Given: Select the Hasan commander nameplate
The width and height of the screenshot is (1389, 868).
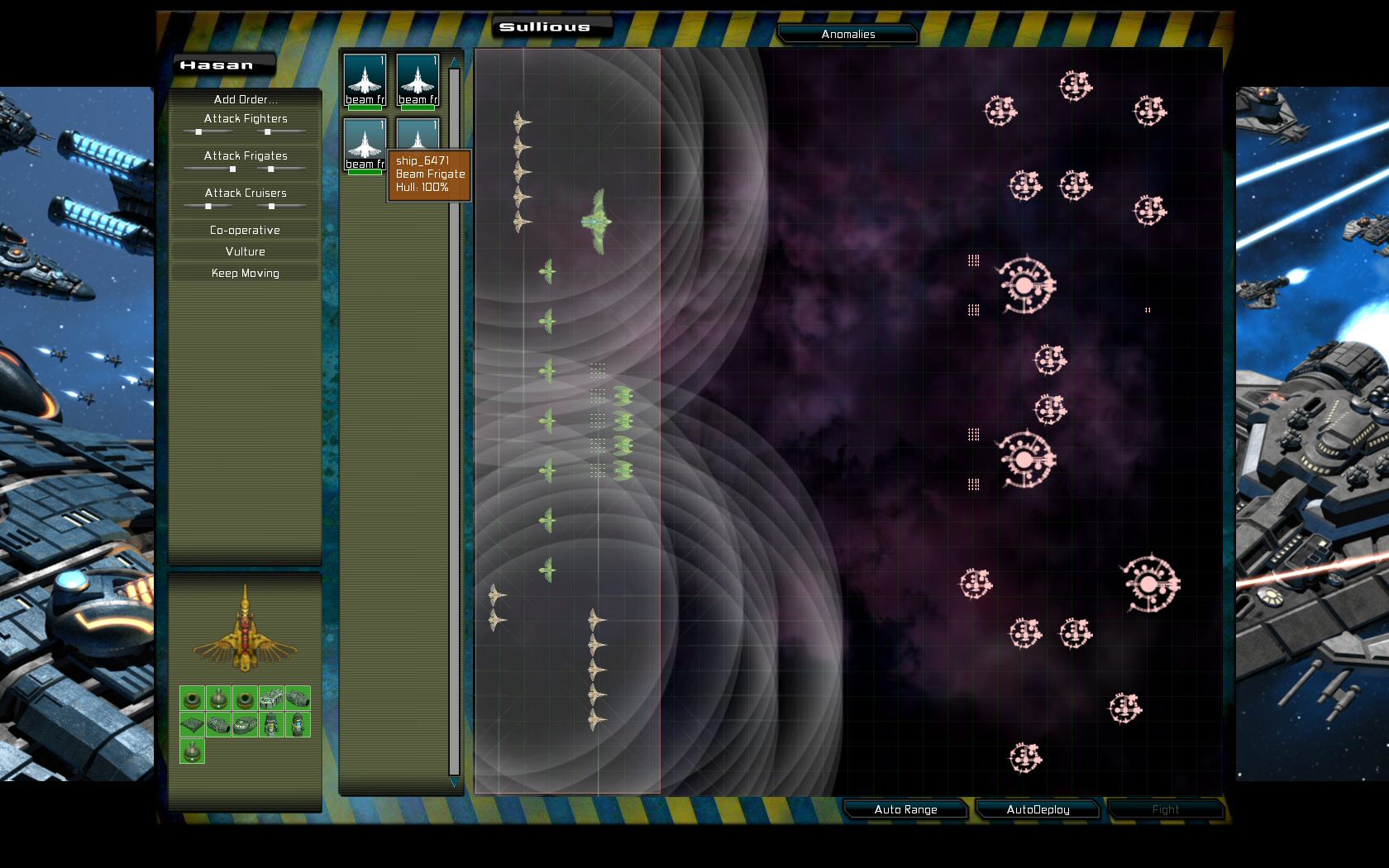Looking at the screenshot, I should [223, 64].
